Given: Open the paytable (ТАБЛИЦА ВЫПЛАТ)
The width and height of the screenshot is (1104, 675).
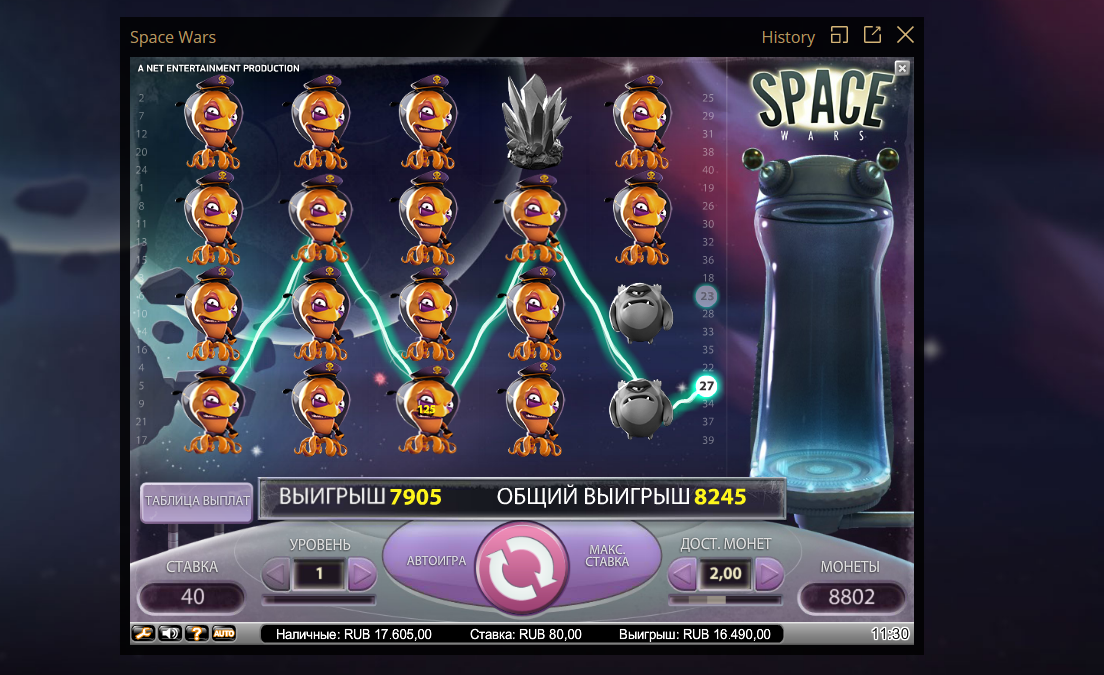Looking at the screenshot, I should pos(197,501).
